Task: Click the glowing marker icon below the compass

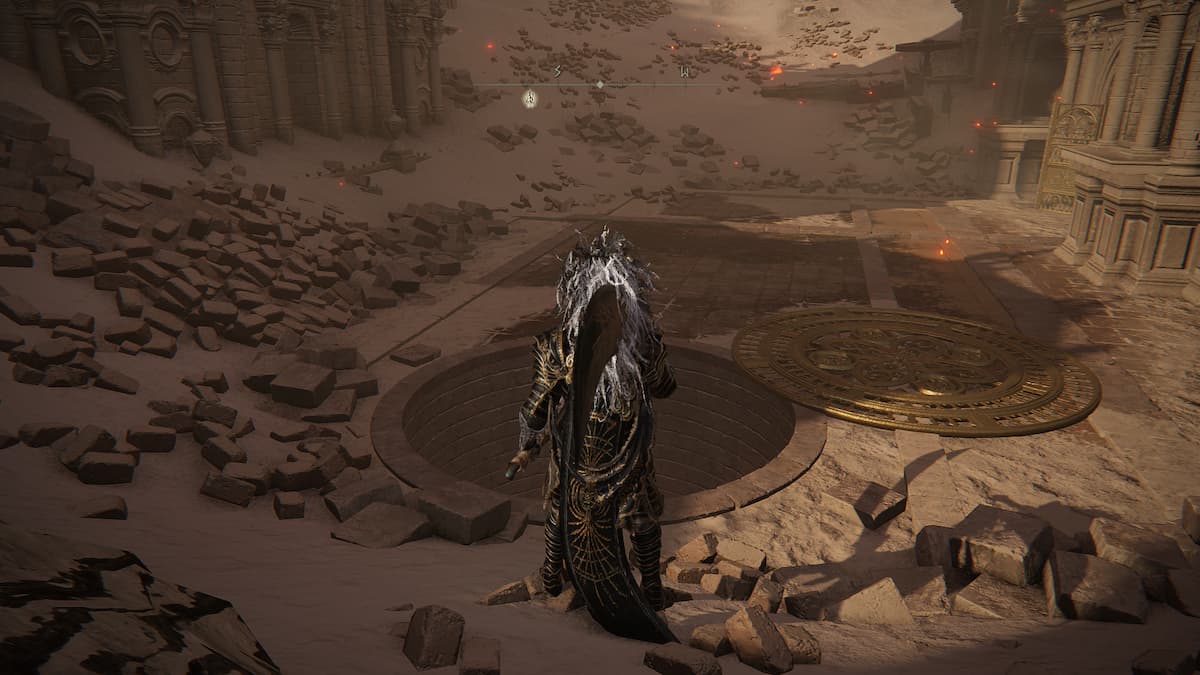Action: tap(530, 98)
